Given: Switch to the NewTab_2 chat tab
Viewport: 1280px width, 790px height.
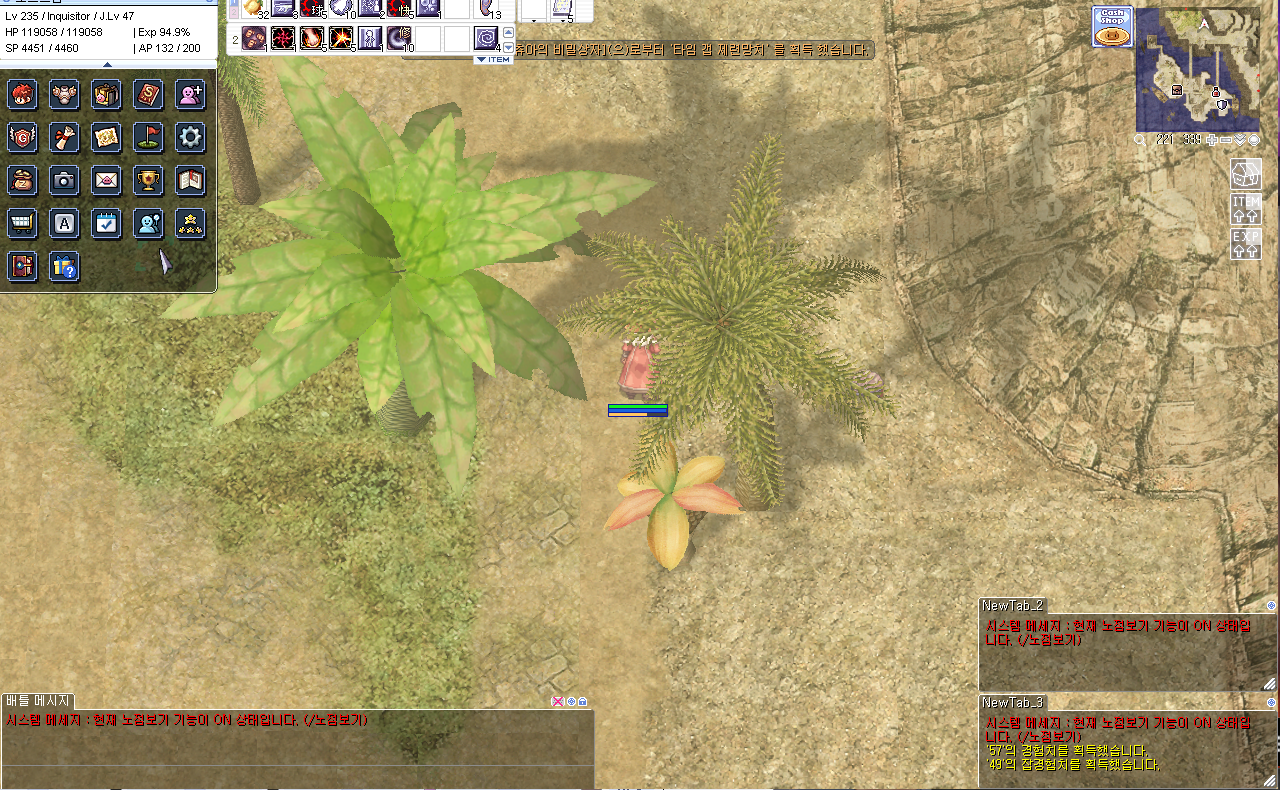Looking at the screenshot, I should pyautogui.click(x=1012, y=605).
